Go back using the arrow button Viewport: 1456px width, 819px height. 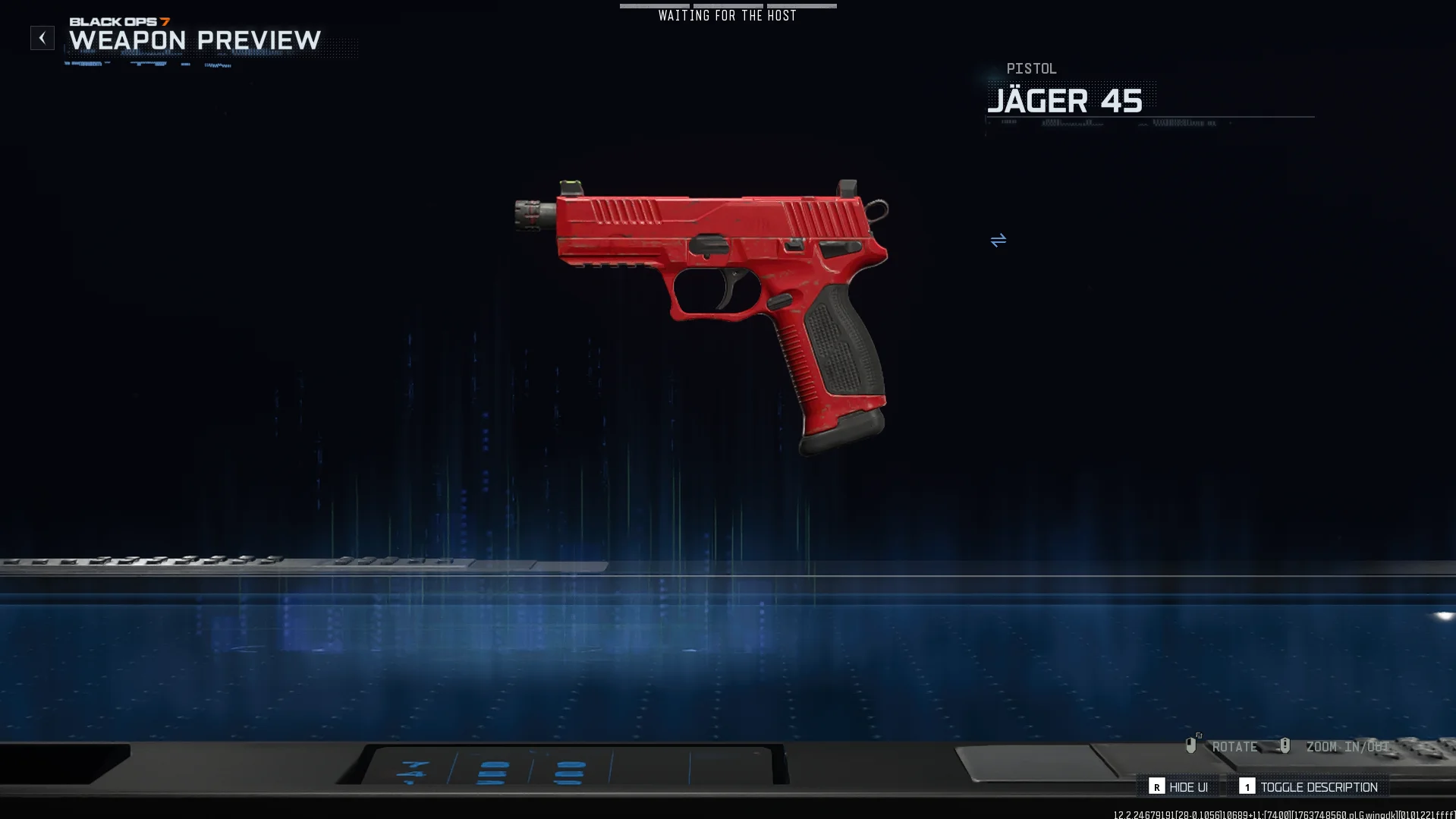[x=42, y=38]
